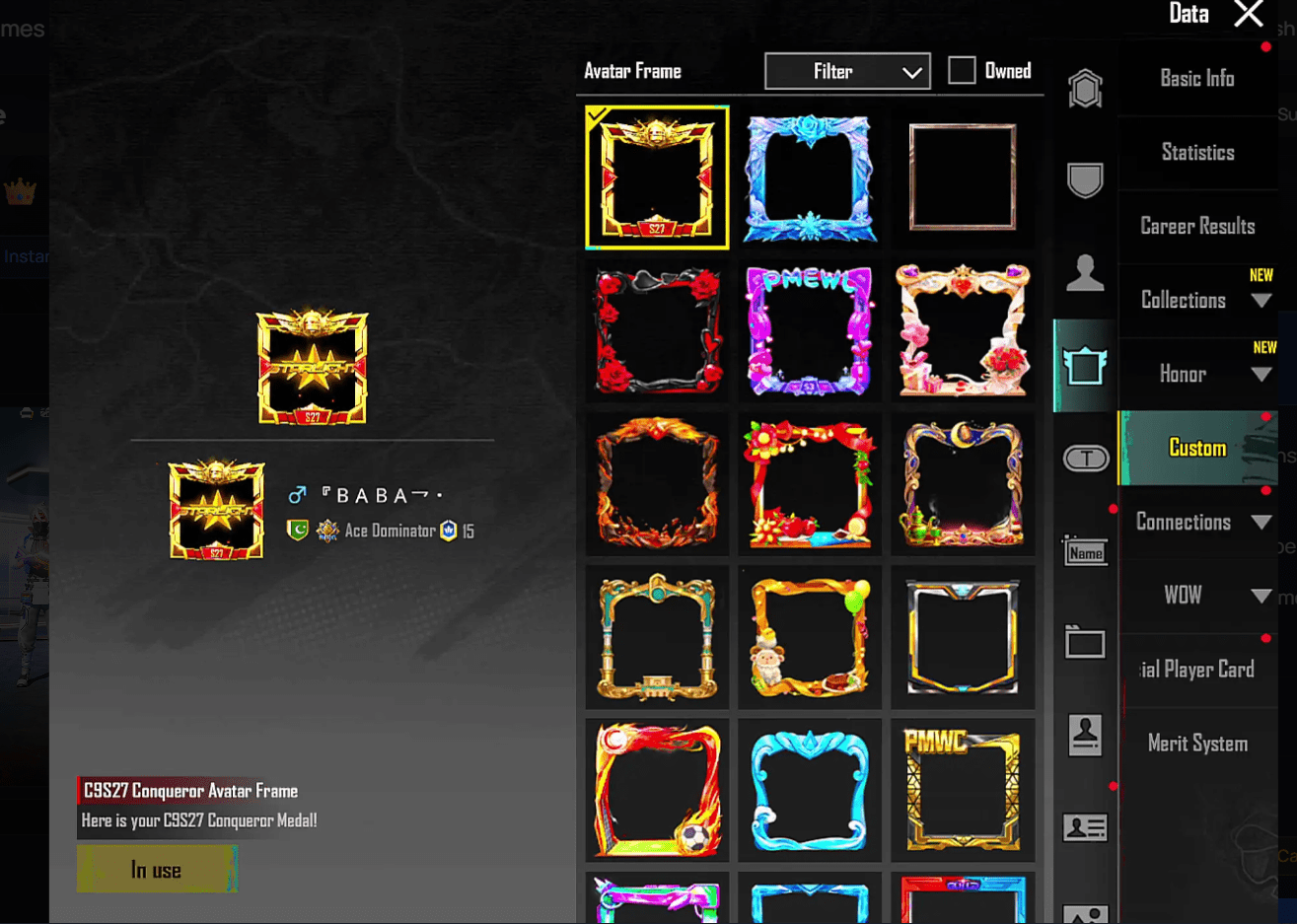The width and height of the screenshot is (1297, 924).
Task: Open the Social Player Card entry
Action: [1196, 669]
